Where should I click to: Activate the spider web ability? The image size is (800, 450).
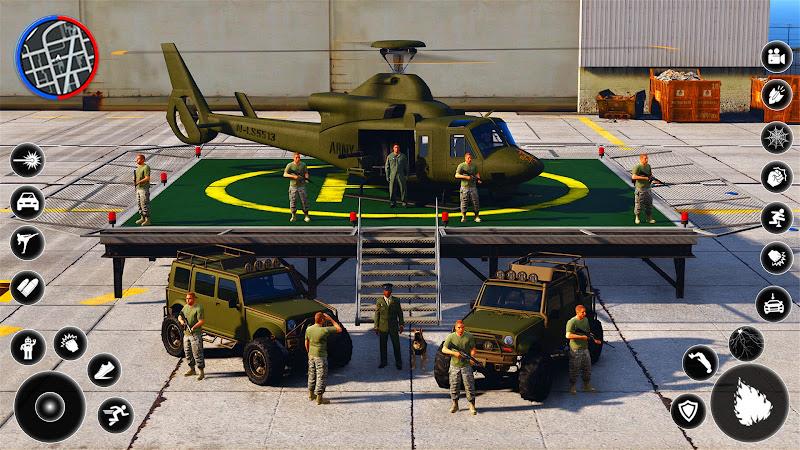(x=776, y=137)
